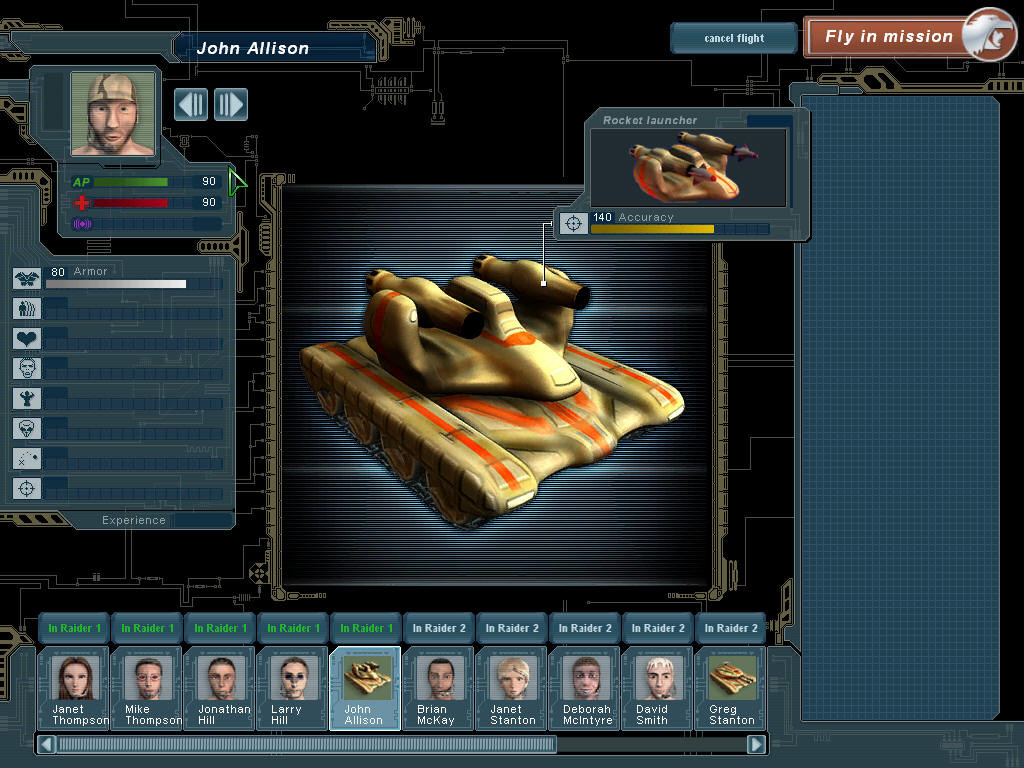Select Janet Stanton's portrait
This screenshot has width=1024, height=768.
(x=511, y=687)
